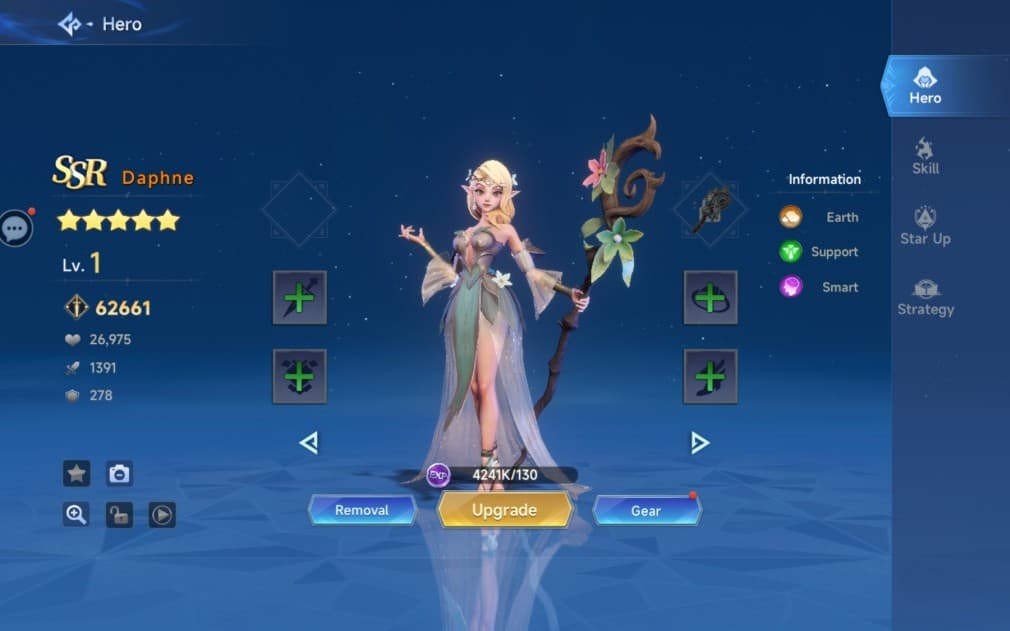Open the chat bubble icon
This screenshot has width=1010, height=631.
coord(15,228)
